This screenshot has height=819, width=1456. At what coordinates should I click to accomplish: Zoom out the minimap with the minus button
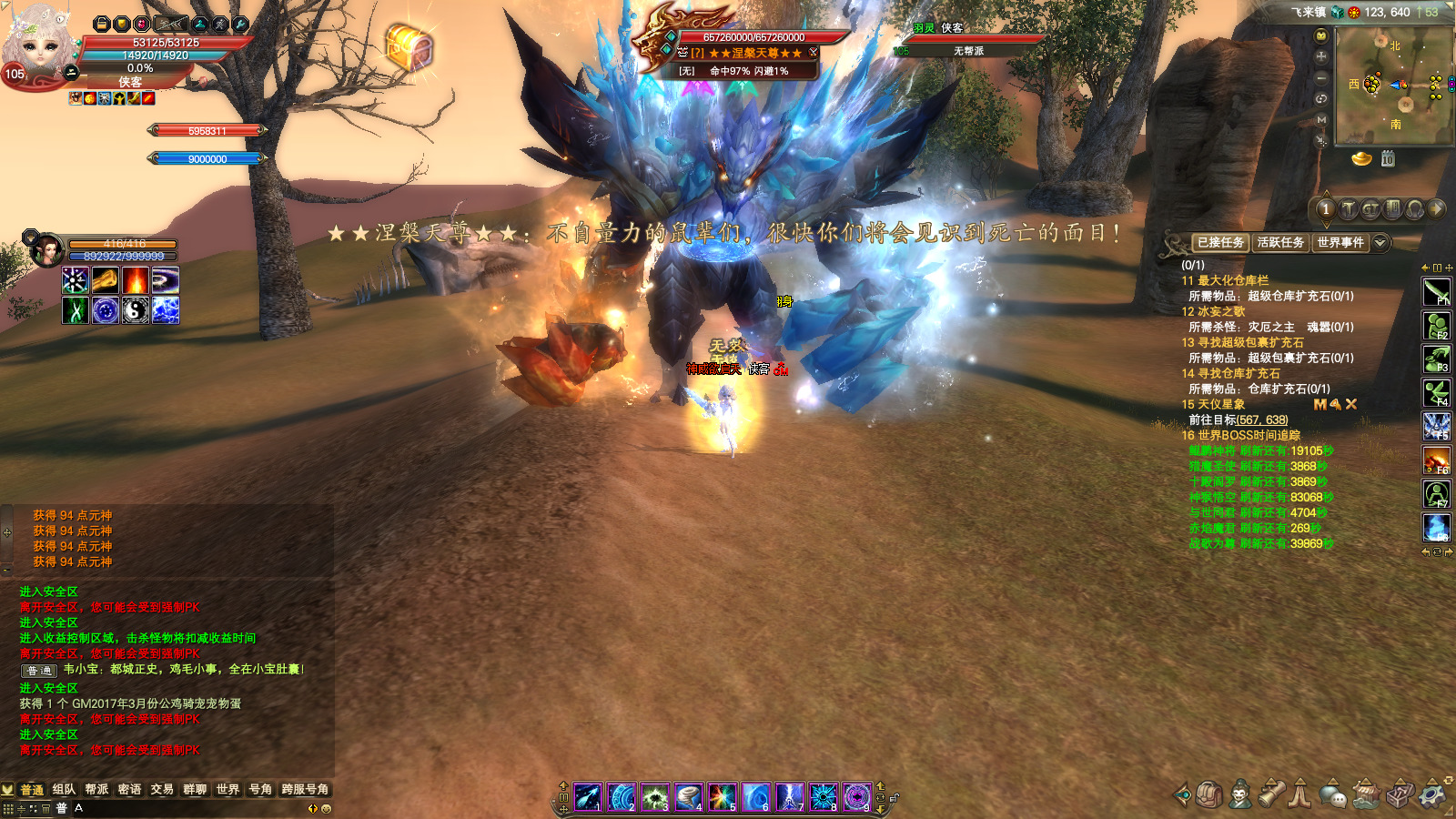1321,78
